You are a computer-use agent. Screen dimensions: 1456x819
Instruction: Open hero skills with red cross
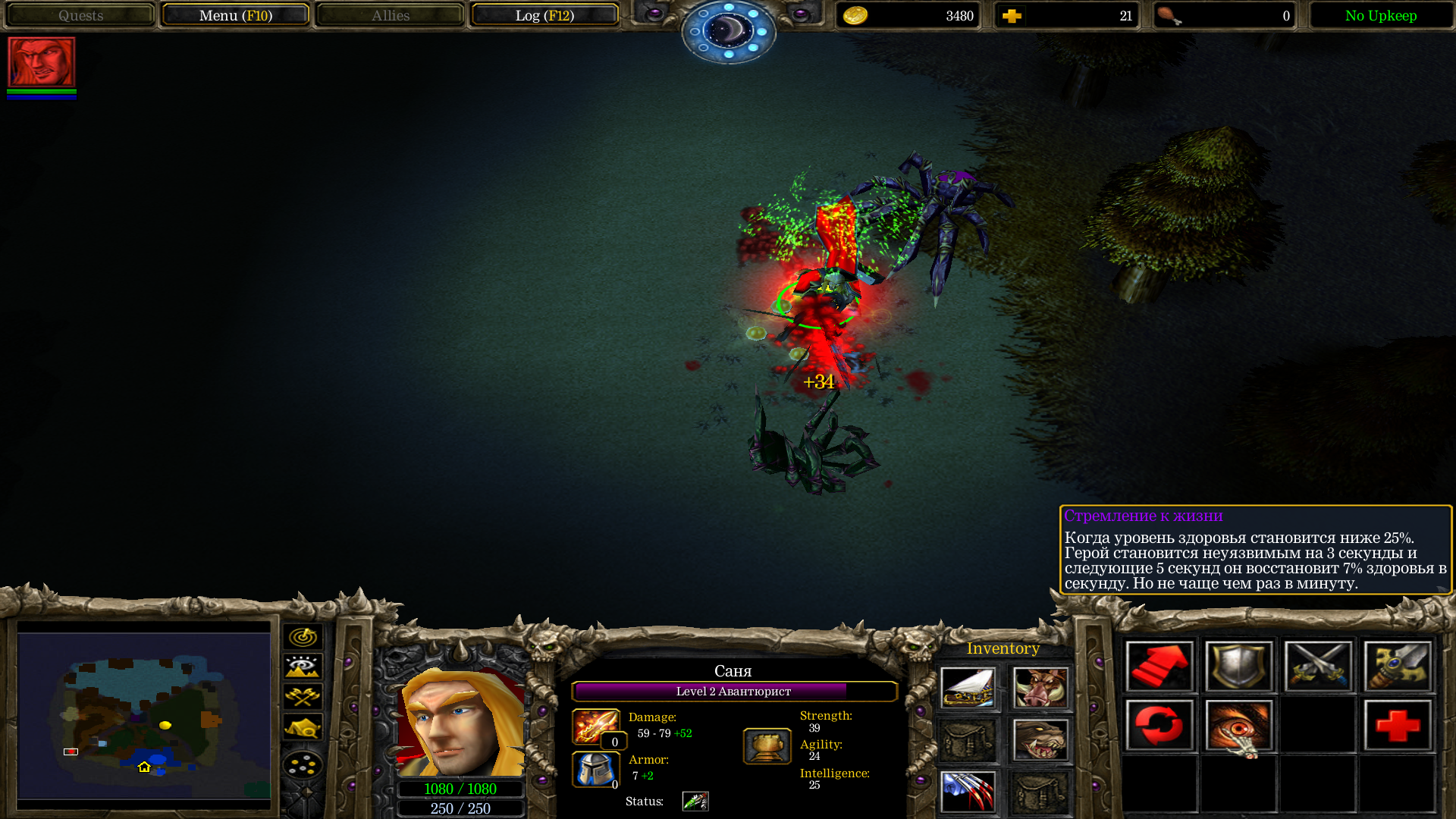point(1398,726)
